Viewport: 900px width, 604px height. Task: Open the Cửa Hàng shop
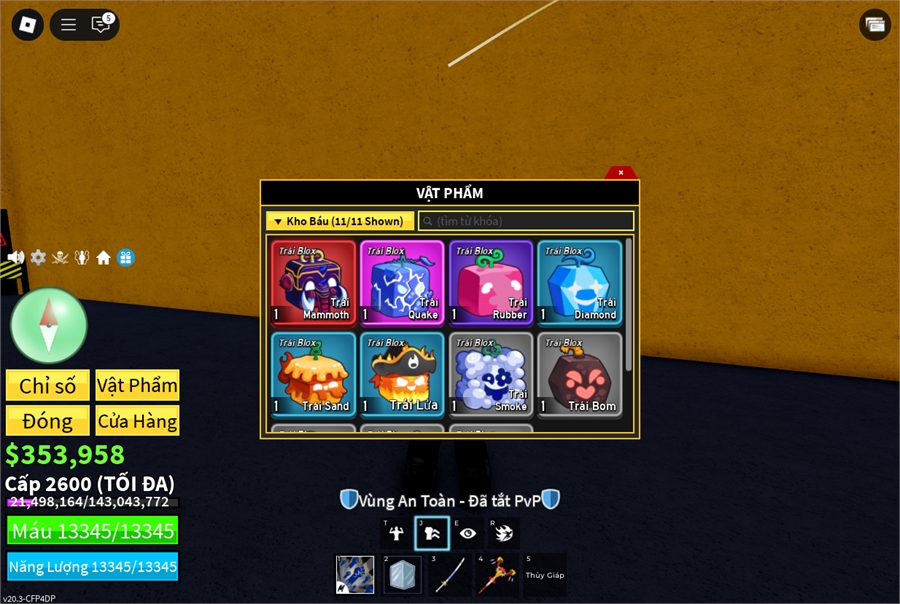point(138,421)
